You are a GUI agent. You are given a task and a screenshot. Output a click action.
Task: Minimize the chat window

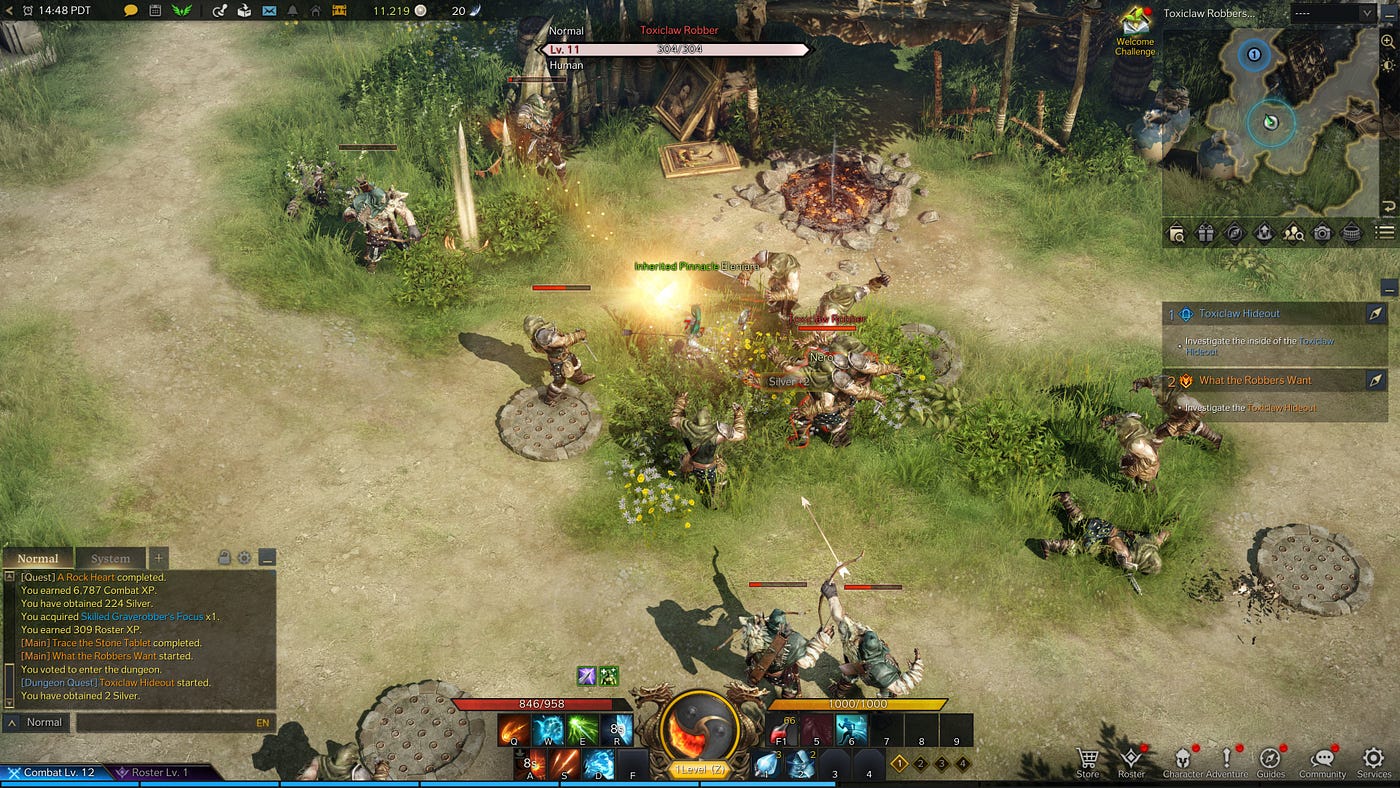click(x=266, y=558)
